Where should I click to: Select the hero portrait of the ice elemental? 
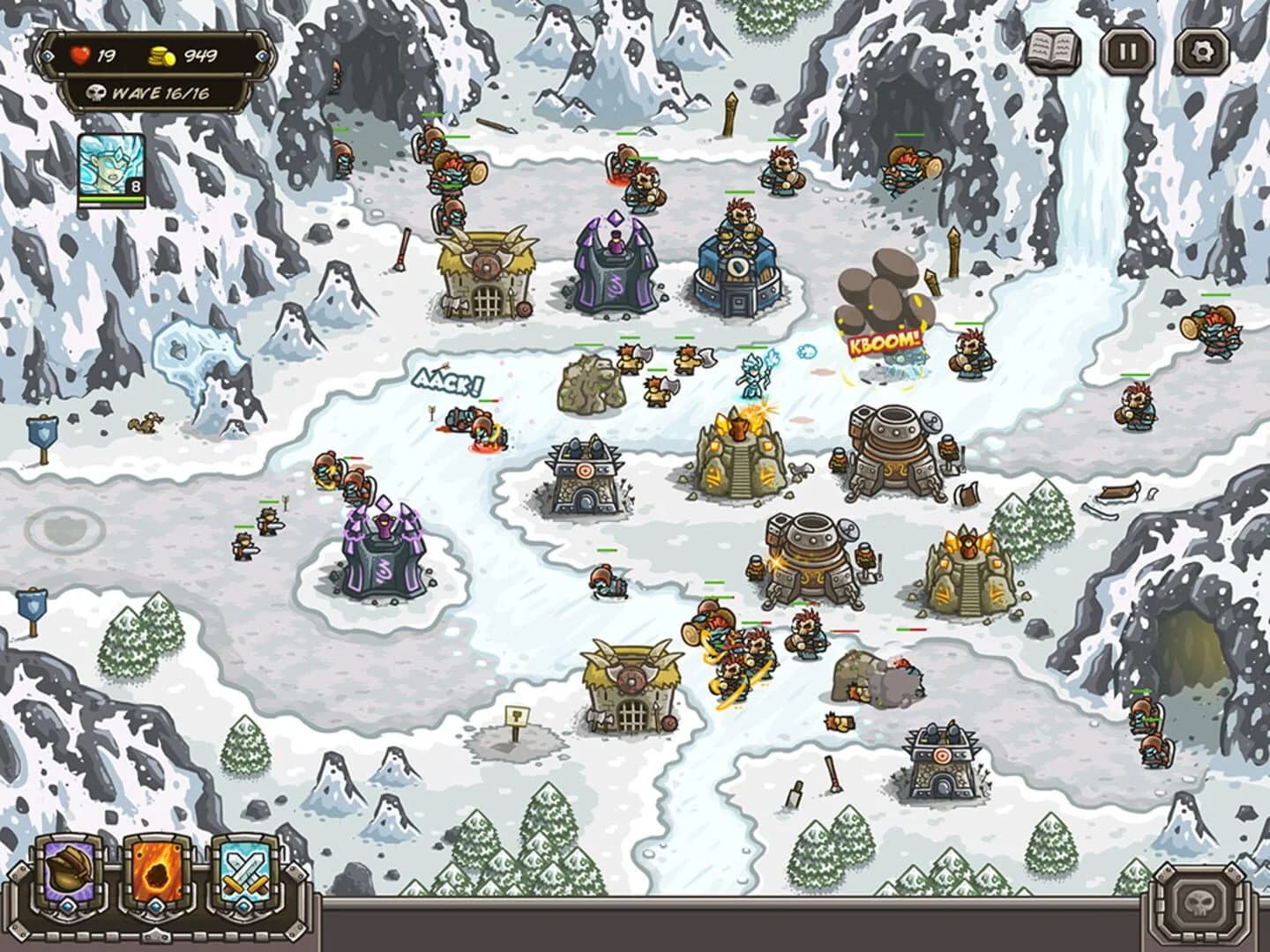(110, 163)
